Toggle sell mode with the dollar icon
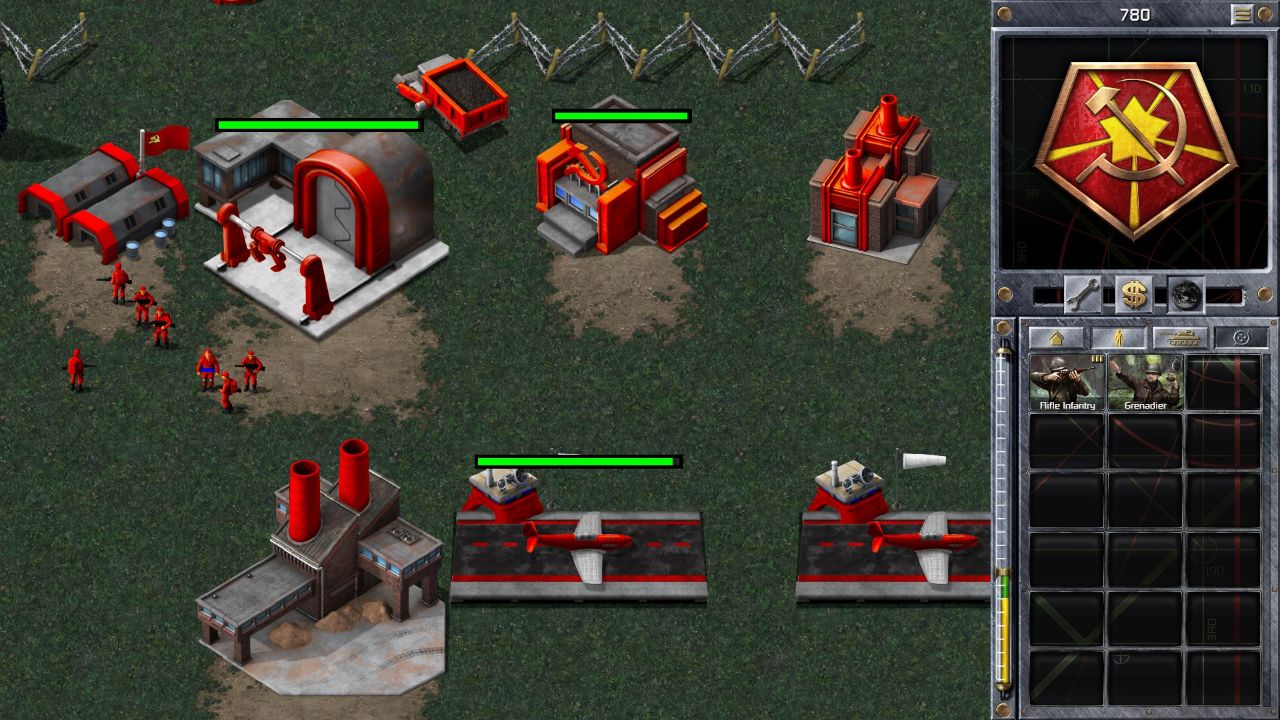 point(1133,295)
